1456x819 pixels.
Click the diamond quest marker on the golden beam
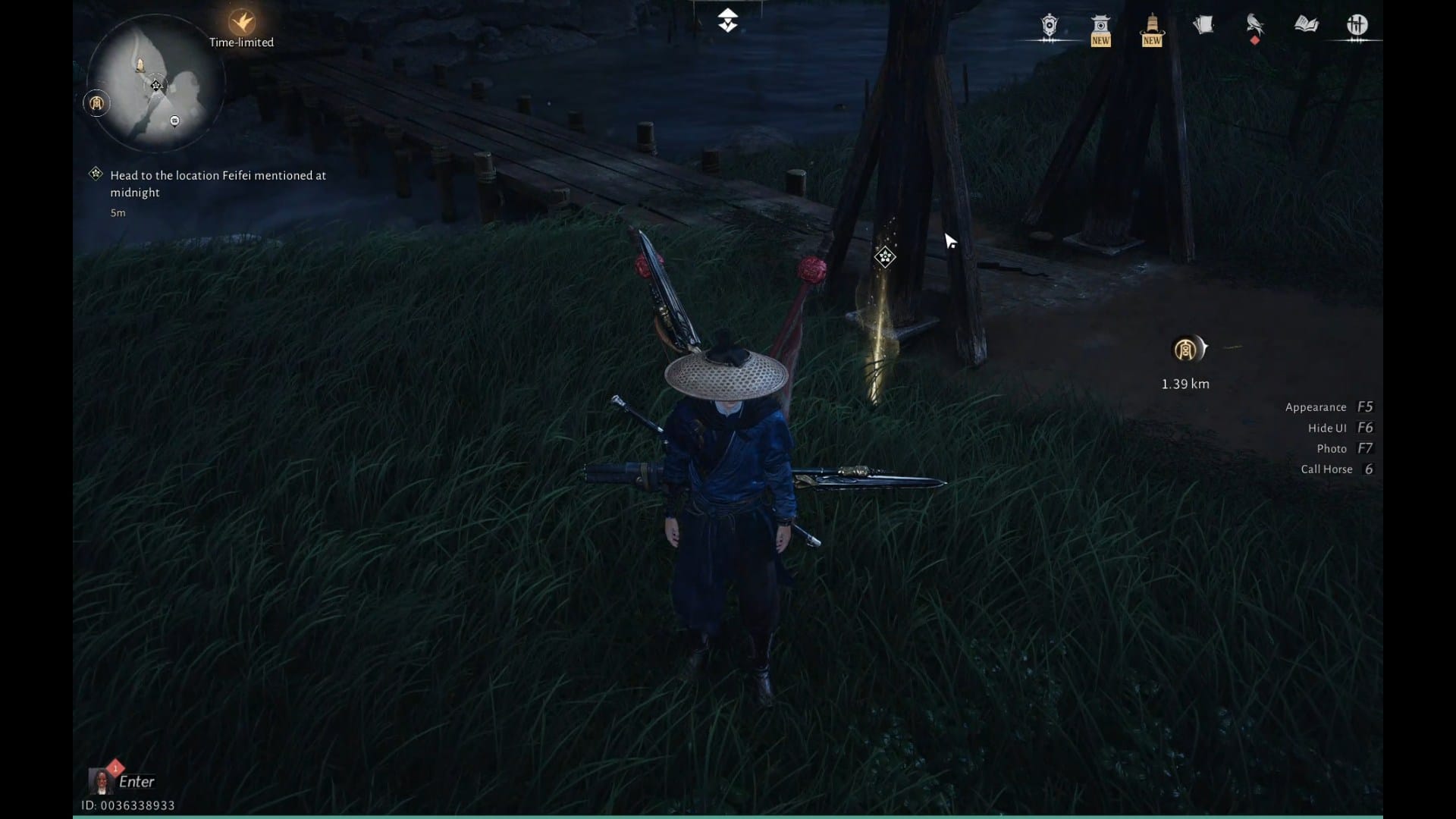[x=884, y=257]
